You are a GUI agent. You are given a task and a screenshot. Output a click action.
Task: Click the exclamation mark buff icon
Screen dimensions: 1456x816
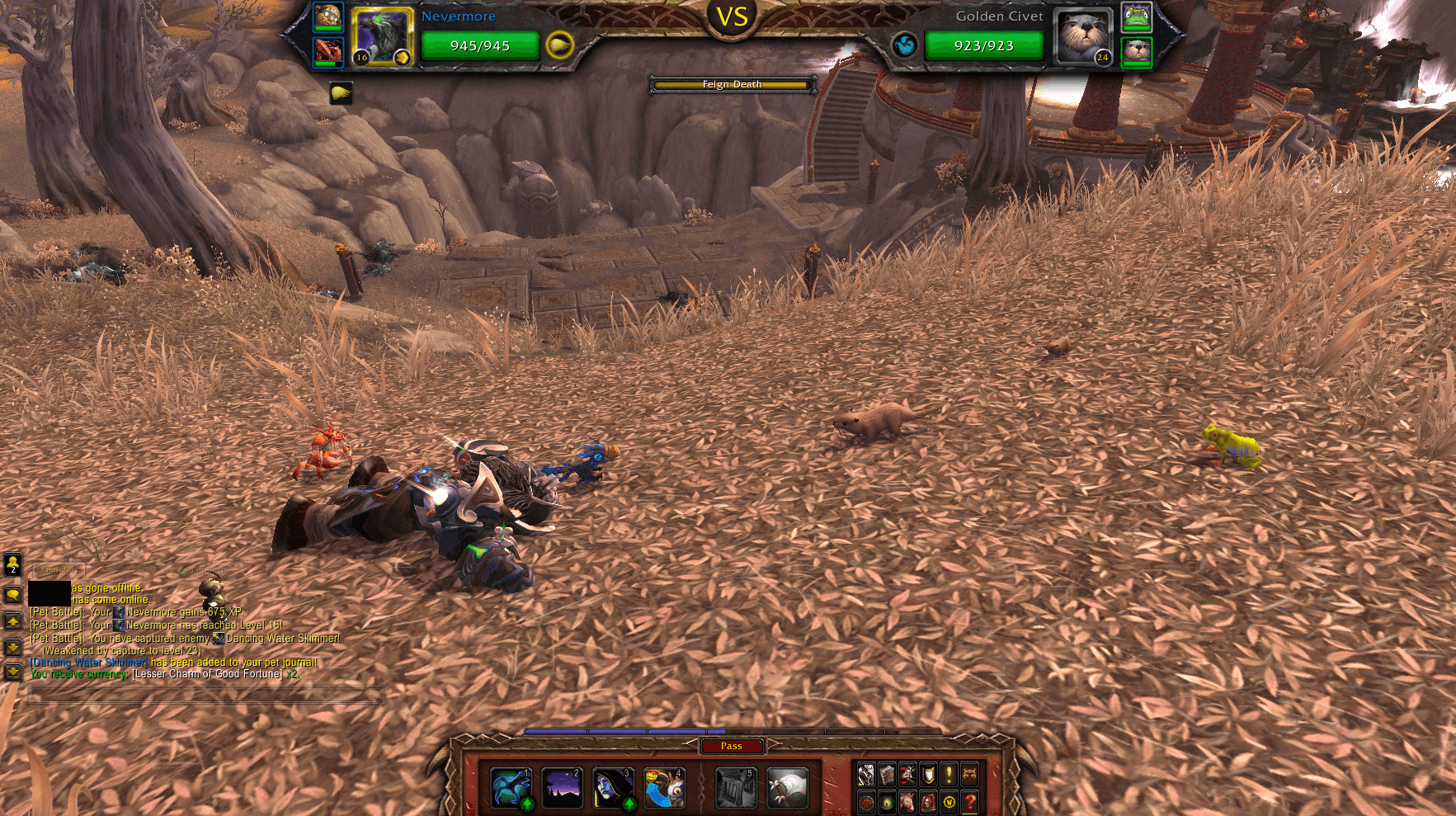tap(949, 776)
